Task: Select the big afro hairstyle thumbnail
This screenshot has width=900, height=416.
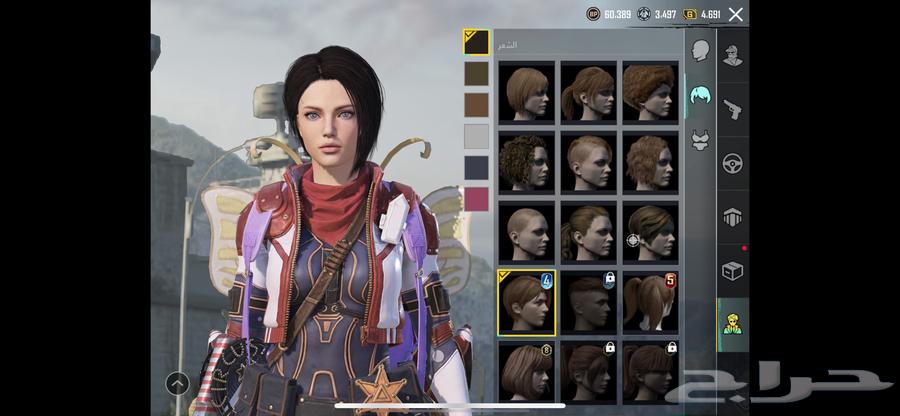Action: [650, 92]
